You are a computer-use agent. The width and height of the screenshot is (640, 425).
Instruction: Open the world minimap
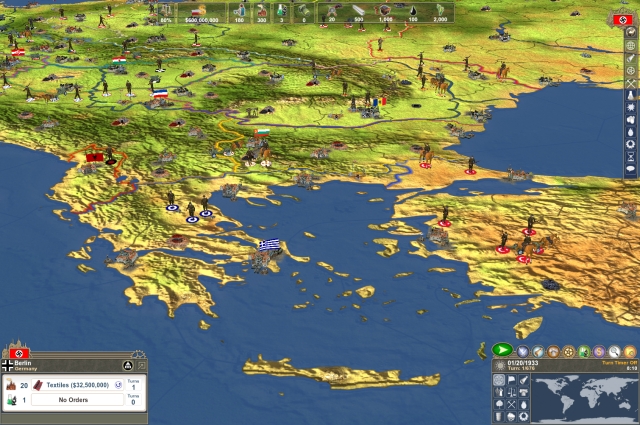click(x=583, y=399)
